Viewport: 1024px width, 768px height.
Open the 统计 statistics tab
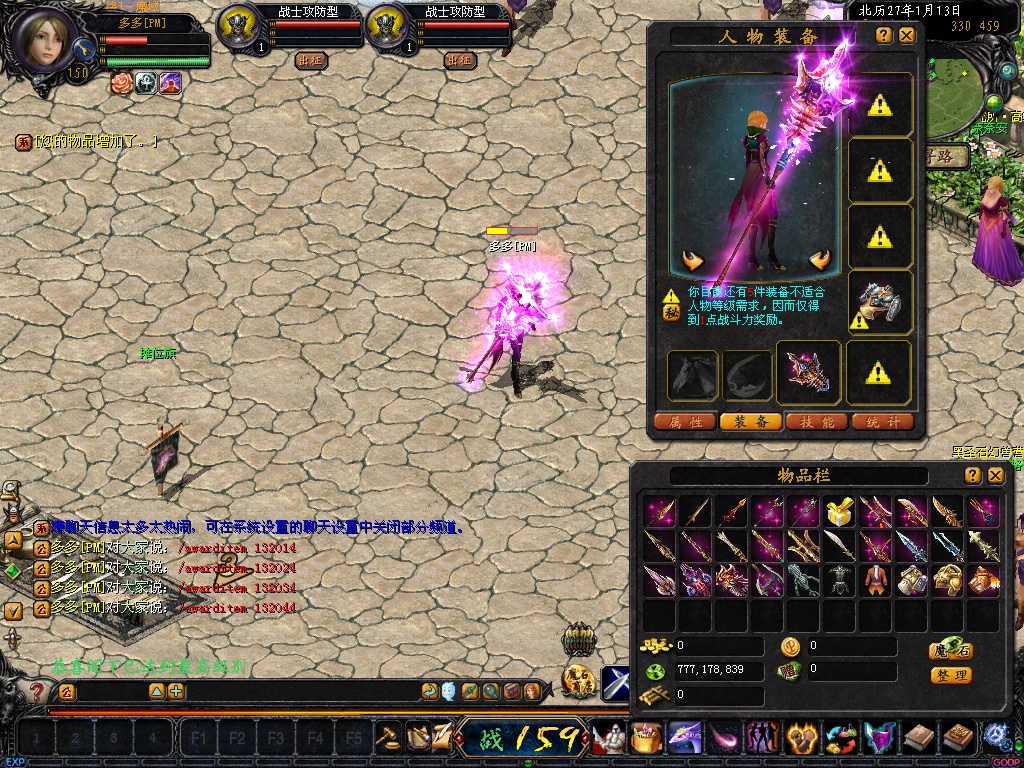(x=883, y=422)
